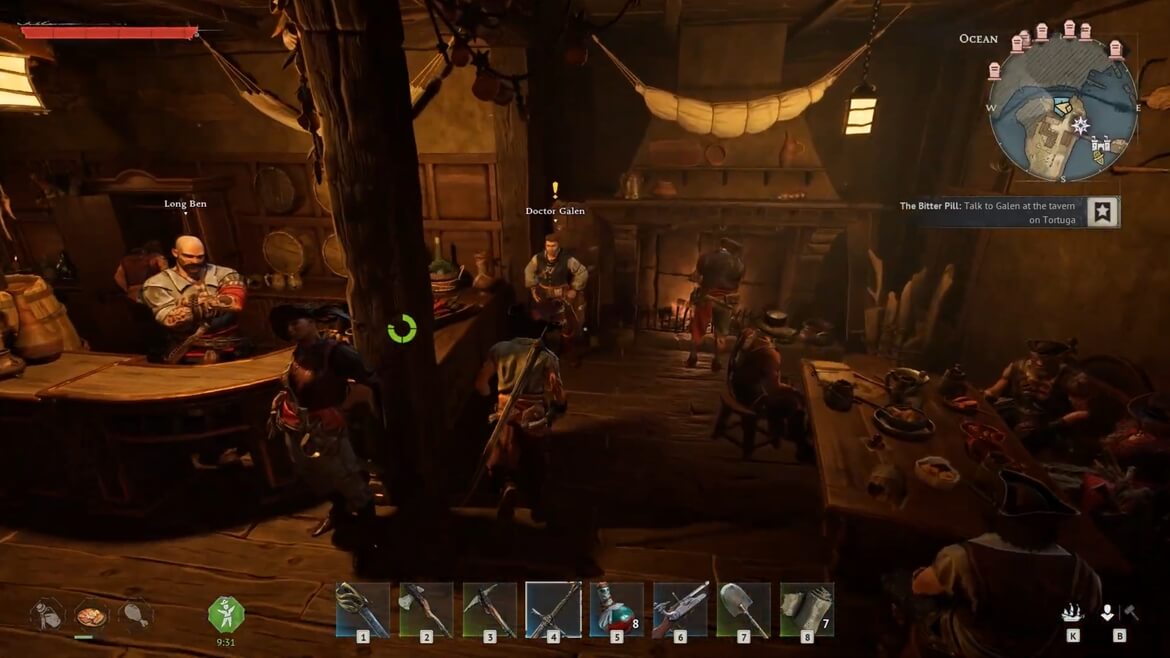Click the quest star banner icon
Image resolution: width=1170 pixels, height=658 pixels.
point(1102,212)
